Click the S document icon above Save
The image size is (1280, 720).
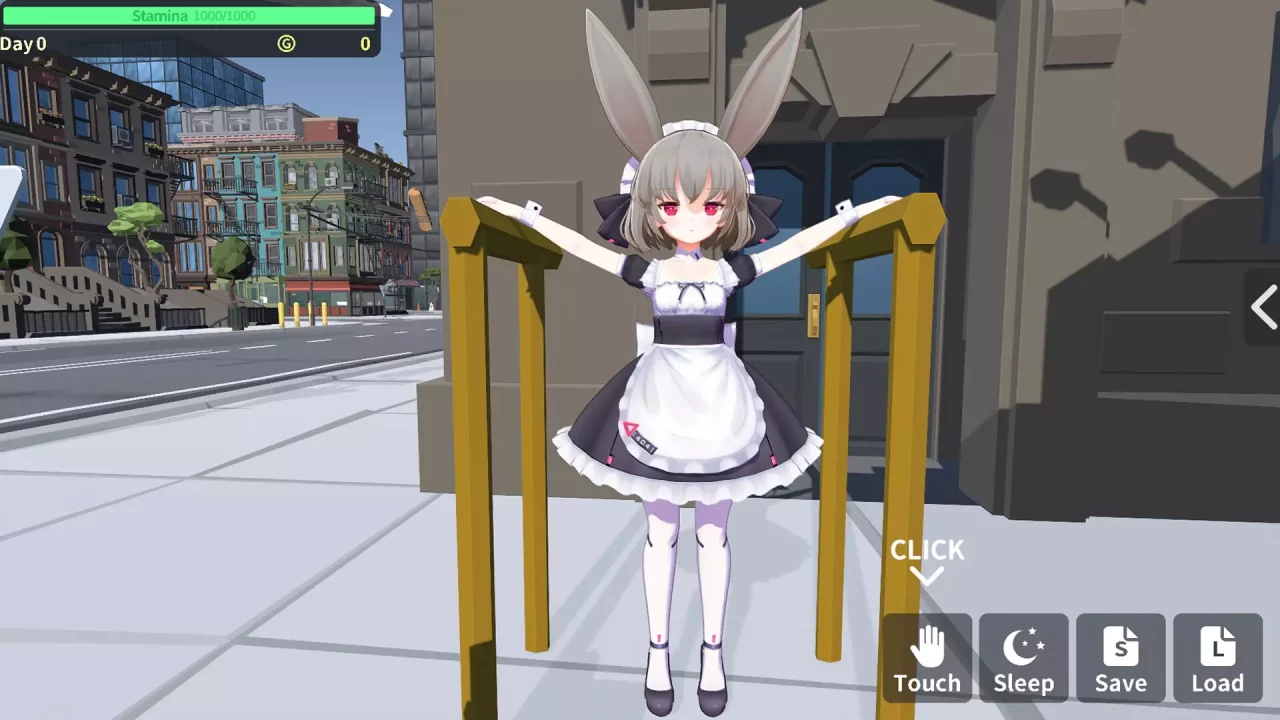tap(1119, 645)
